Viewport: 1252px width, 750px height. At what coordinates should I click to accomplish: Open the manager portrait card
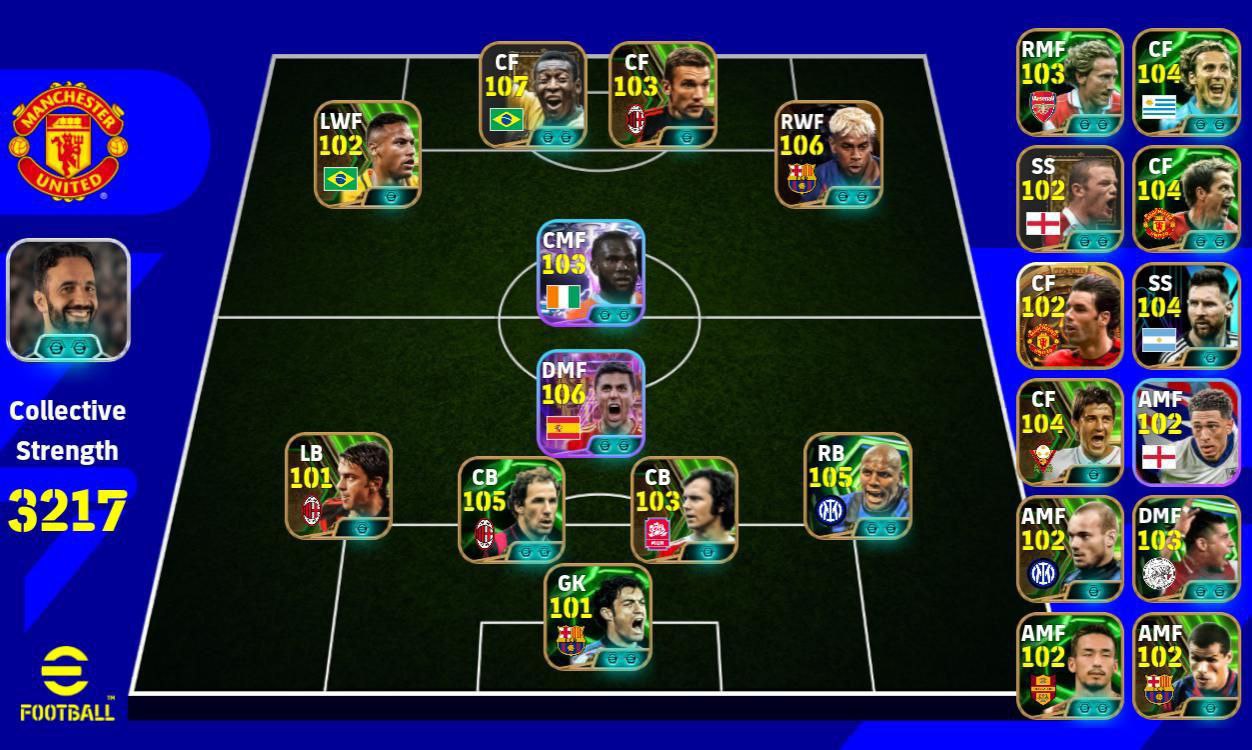click(68, 299)
